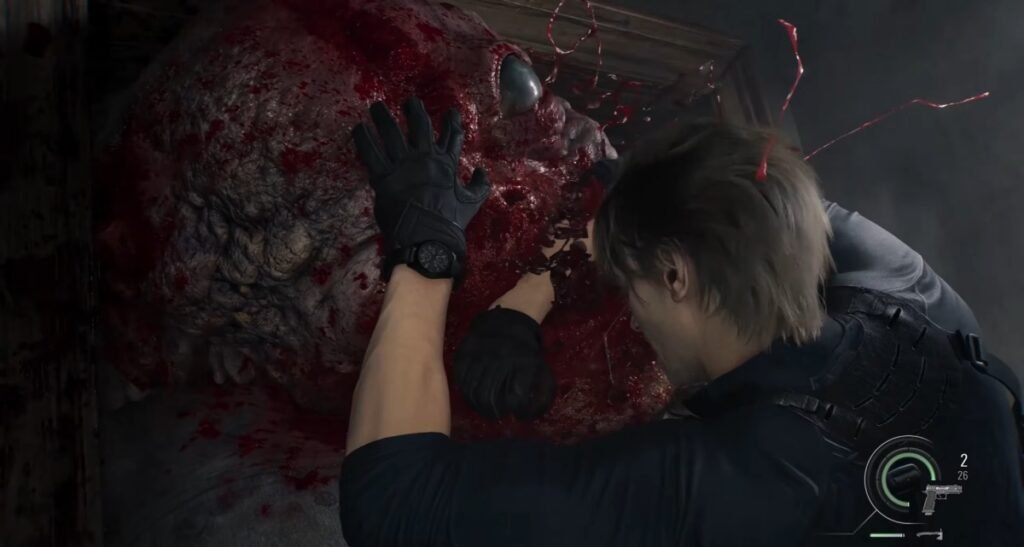
Task: Click the combat knife icon
Action: point(928,535)
